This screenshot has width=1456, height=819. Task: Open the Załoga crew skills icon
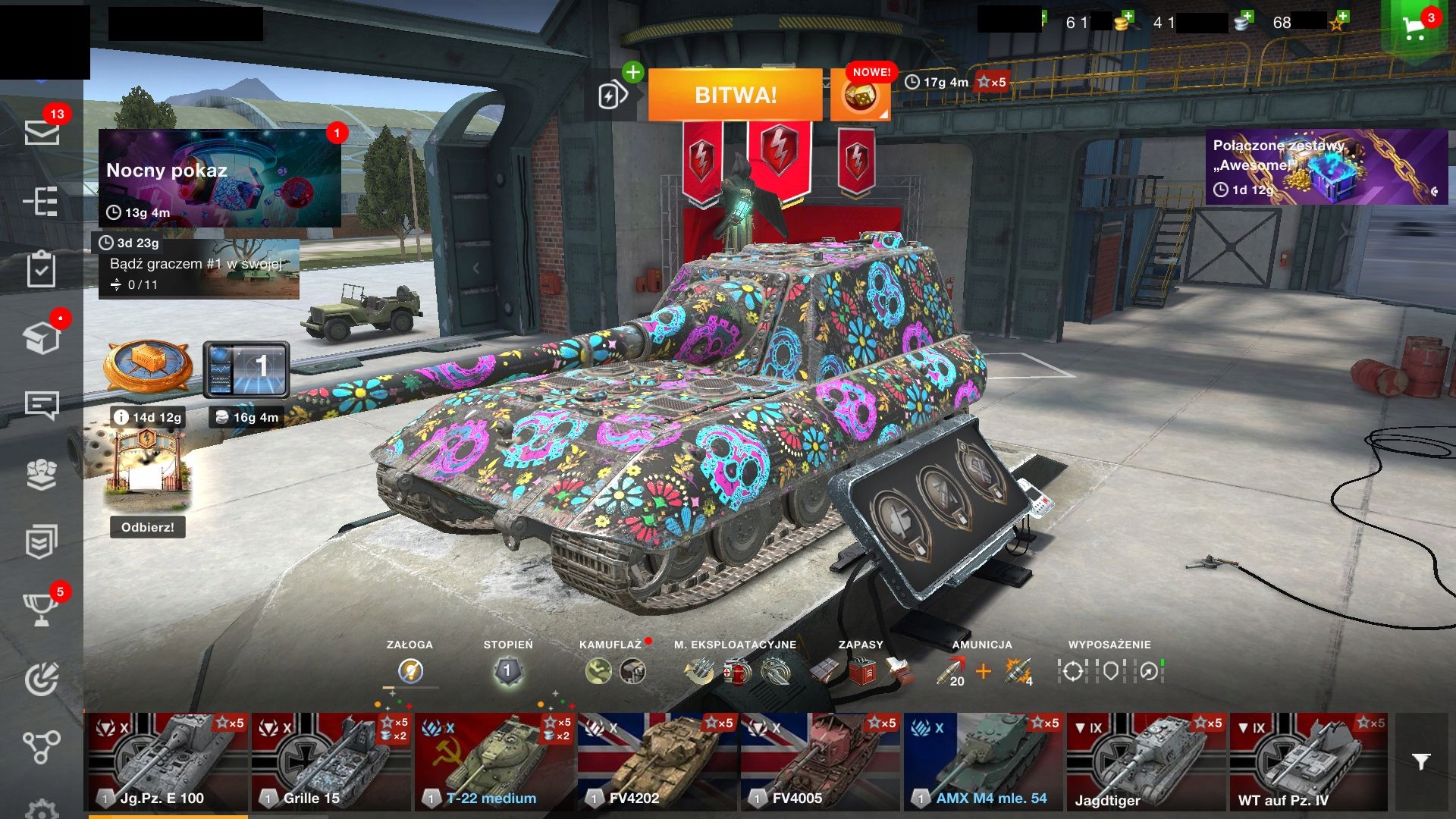pos(410,671)
